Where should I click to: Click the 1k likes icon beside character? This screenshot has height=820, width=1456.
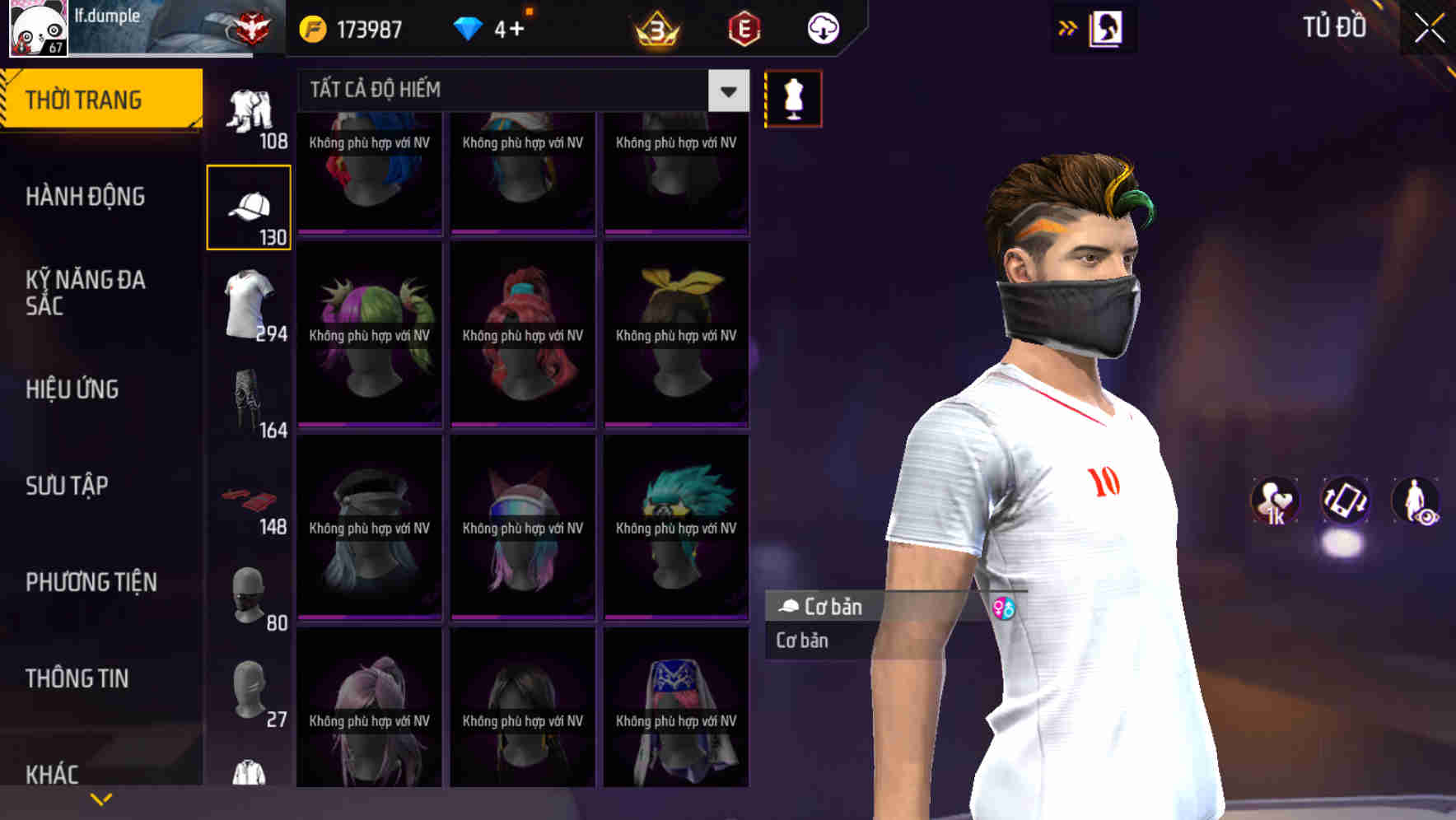coord(1275,502)
